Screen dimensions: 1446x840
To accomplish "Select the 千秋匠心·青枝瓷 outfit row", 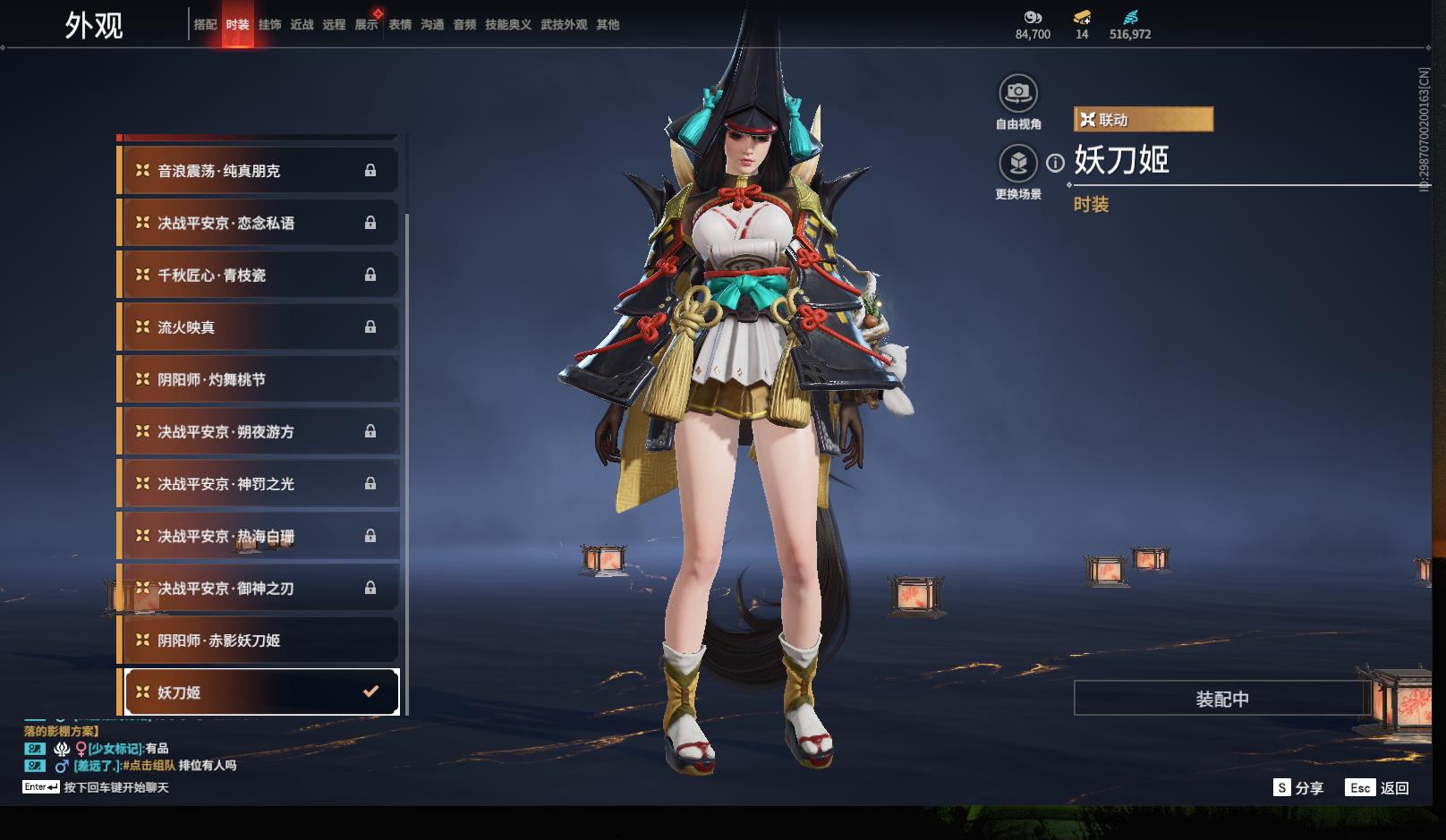I will pos(259,275).
